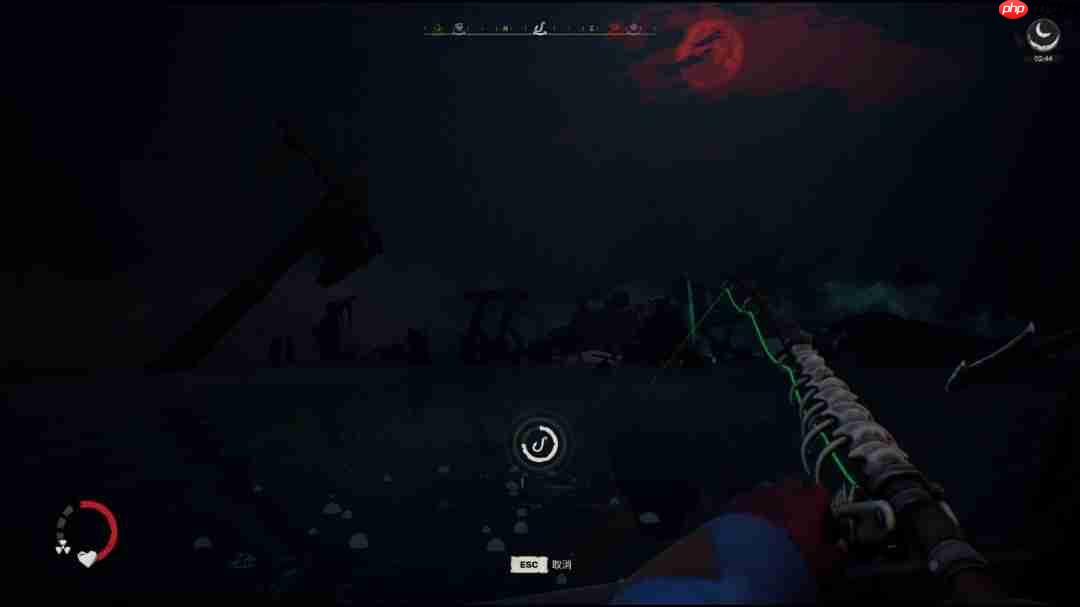The image size is (1080, 607).
Task: Select the crescent moon time icon
Action: click(1043, 34)
